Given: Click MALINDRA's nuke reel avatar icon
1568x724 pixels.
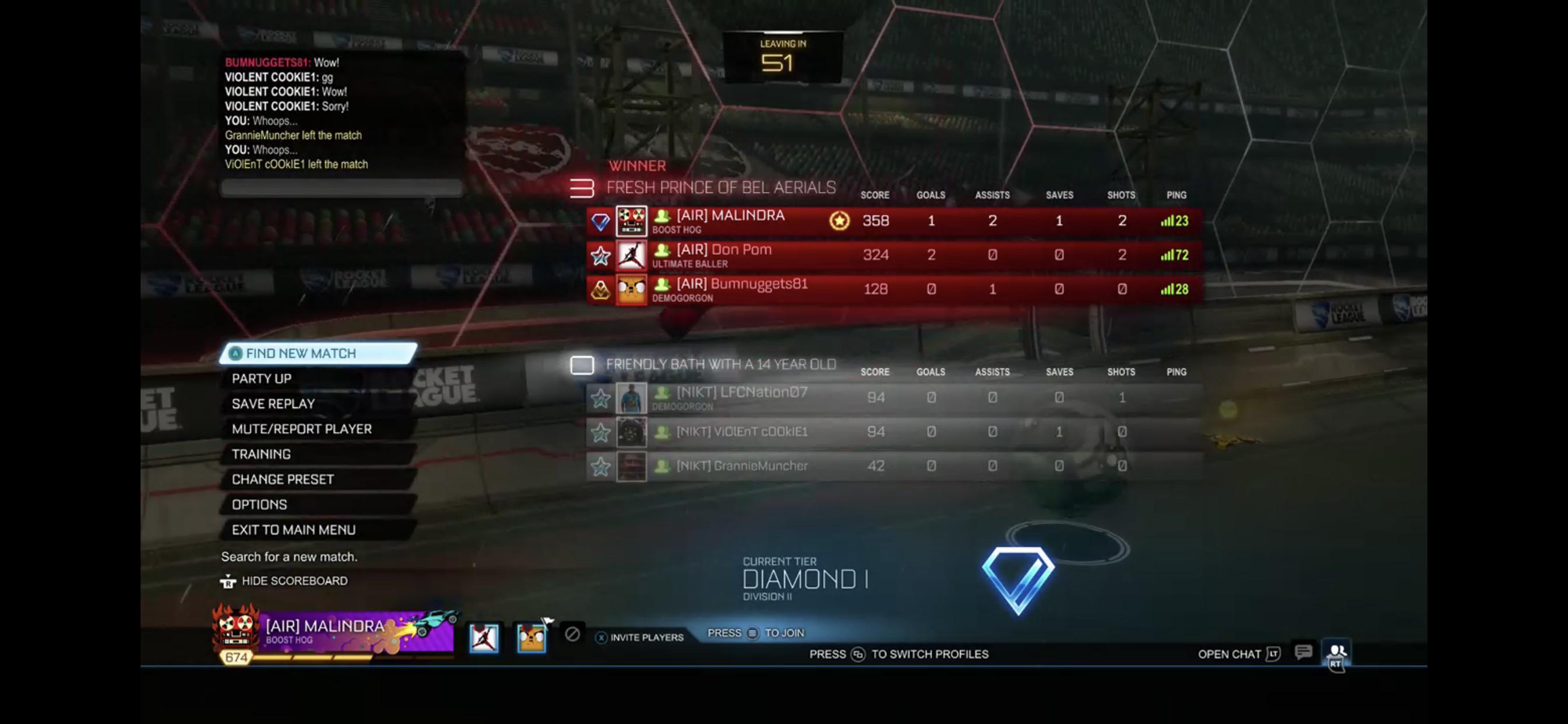Looking at the screenshot, I should point(631,221).
